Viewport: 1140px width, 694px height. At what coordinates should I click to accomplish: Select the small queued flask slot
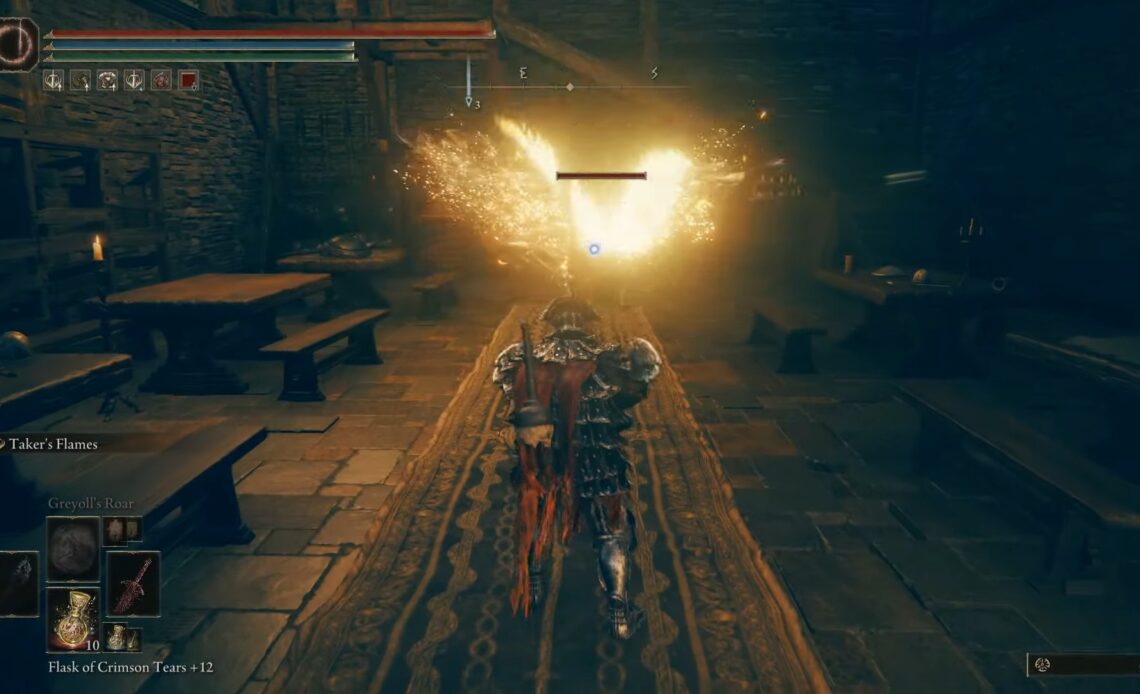click(x=119, y=637)
